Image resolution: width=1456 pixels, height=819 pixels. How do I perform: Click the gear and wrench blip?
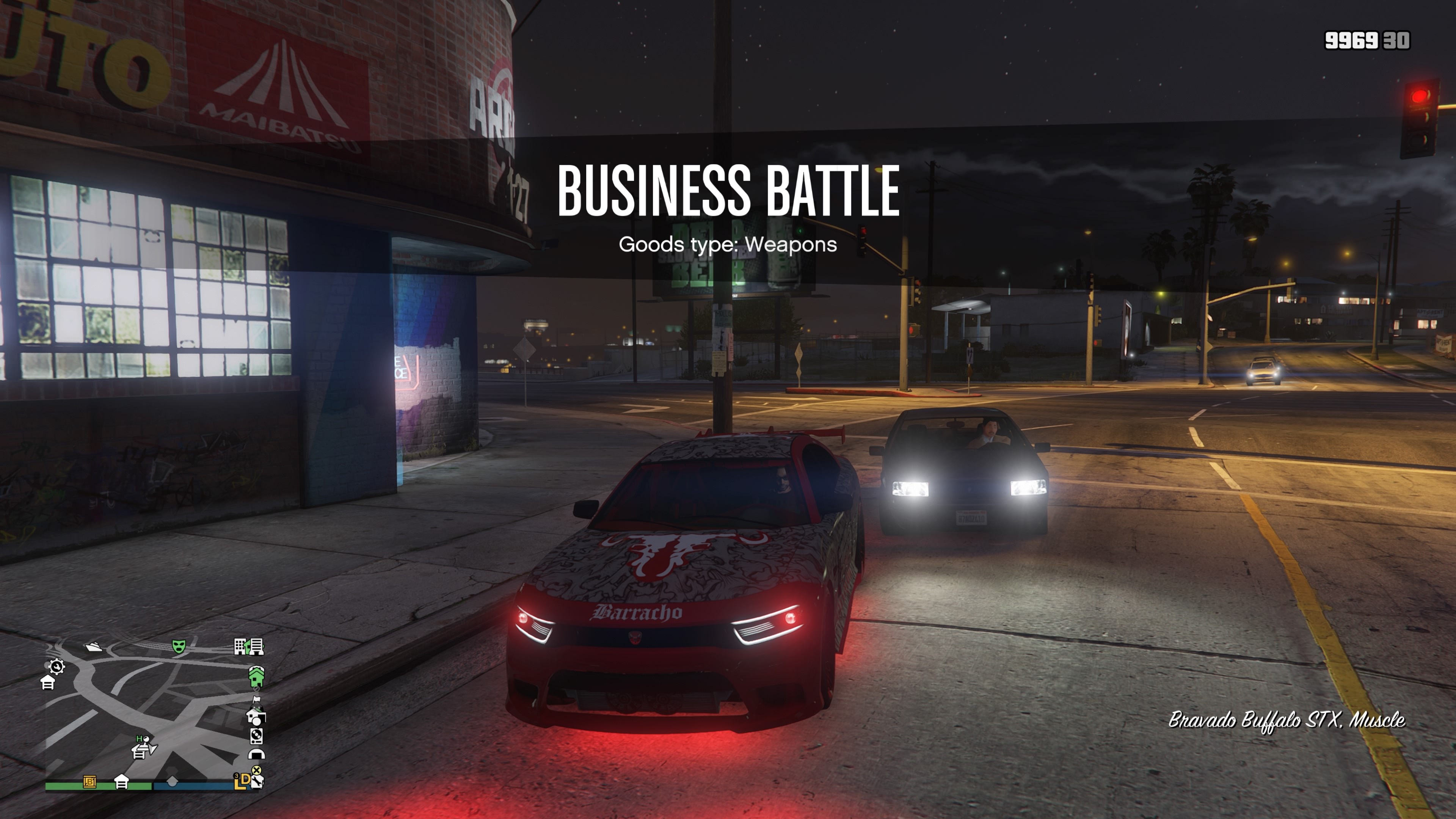pos(56,667)
